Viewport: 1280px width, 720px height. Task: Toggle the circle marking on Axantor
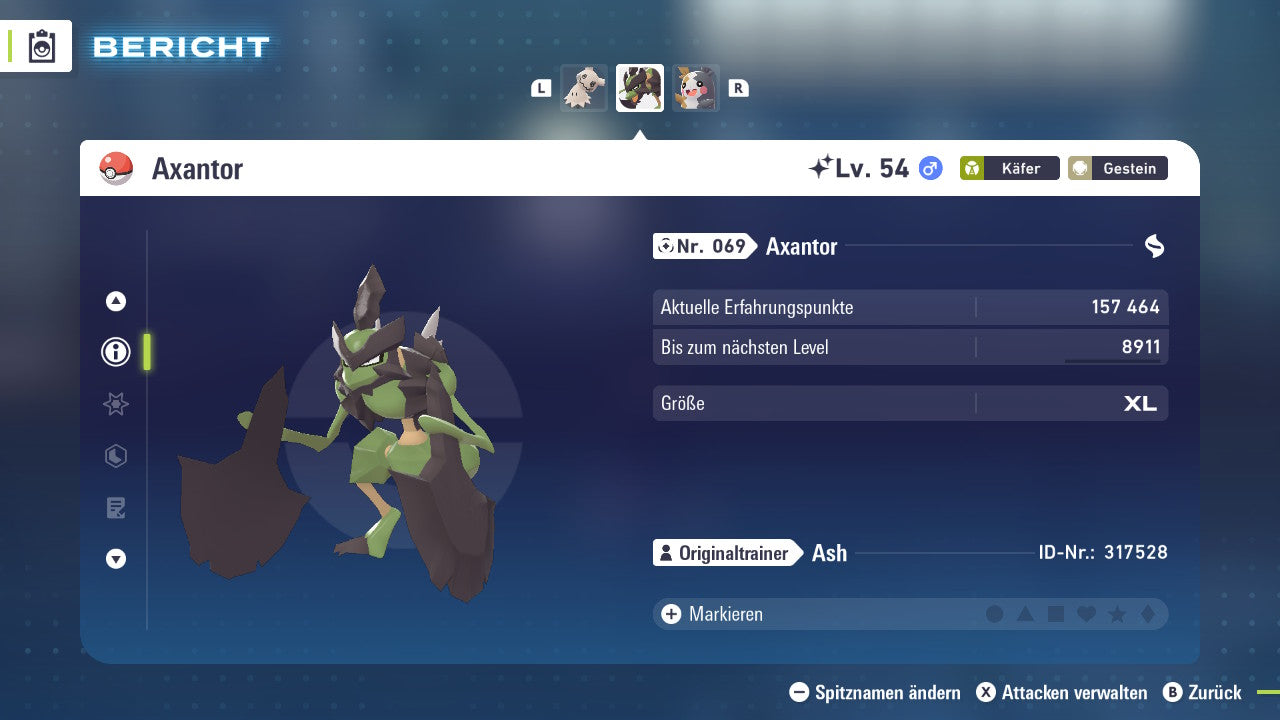point(995,614)
